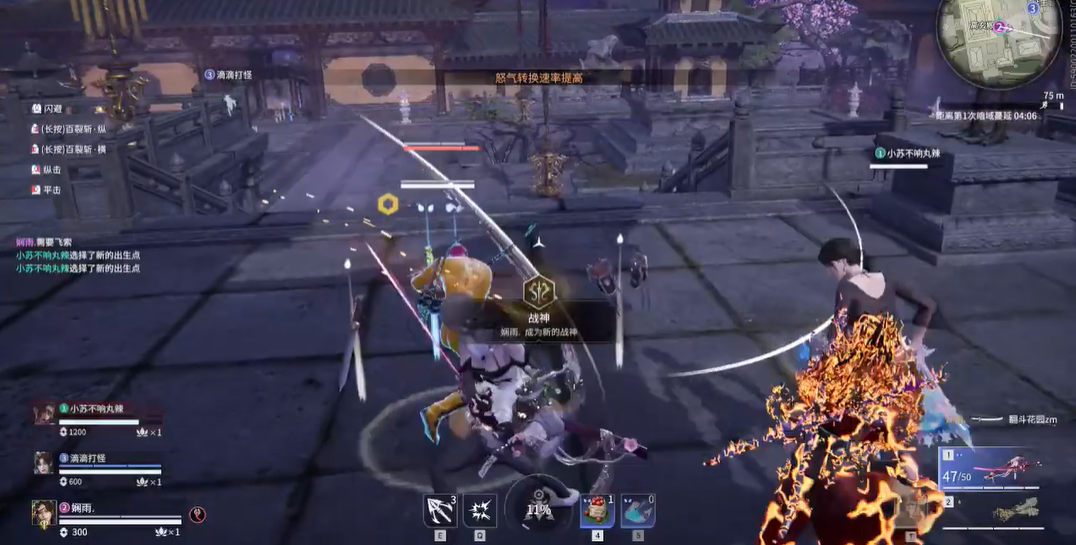Image resolution: width=1076 pixels, height=545 pixels.
Task: Click the rage percentage gauge
Action: click(x=538, y=508)
